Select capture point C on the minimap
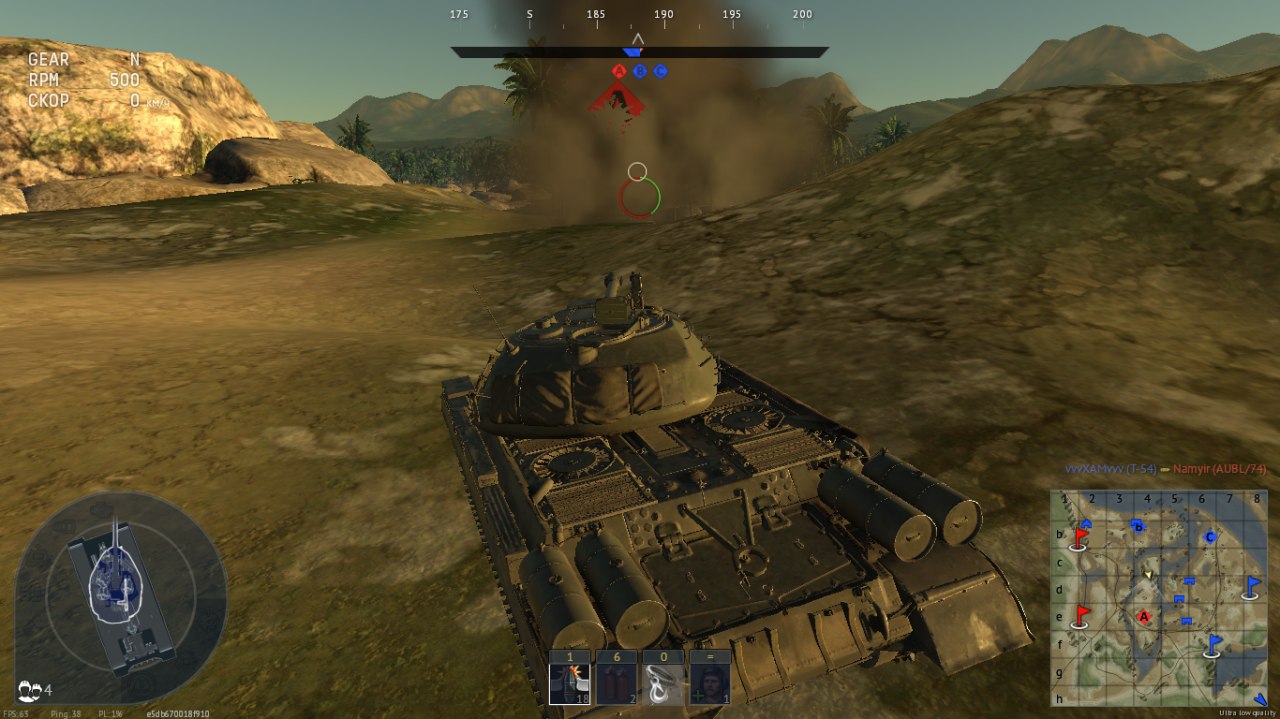This screenshot has width=1280, height=719. [1210, 537]
